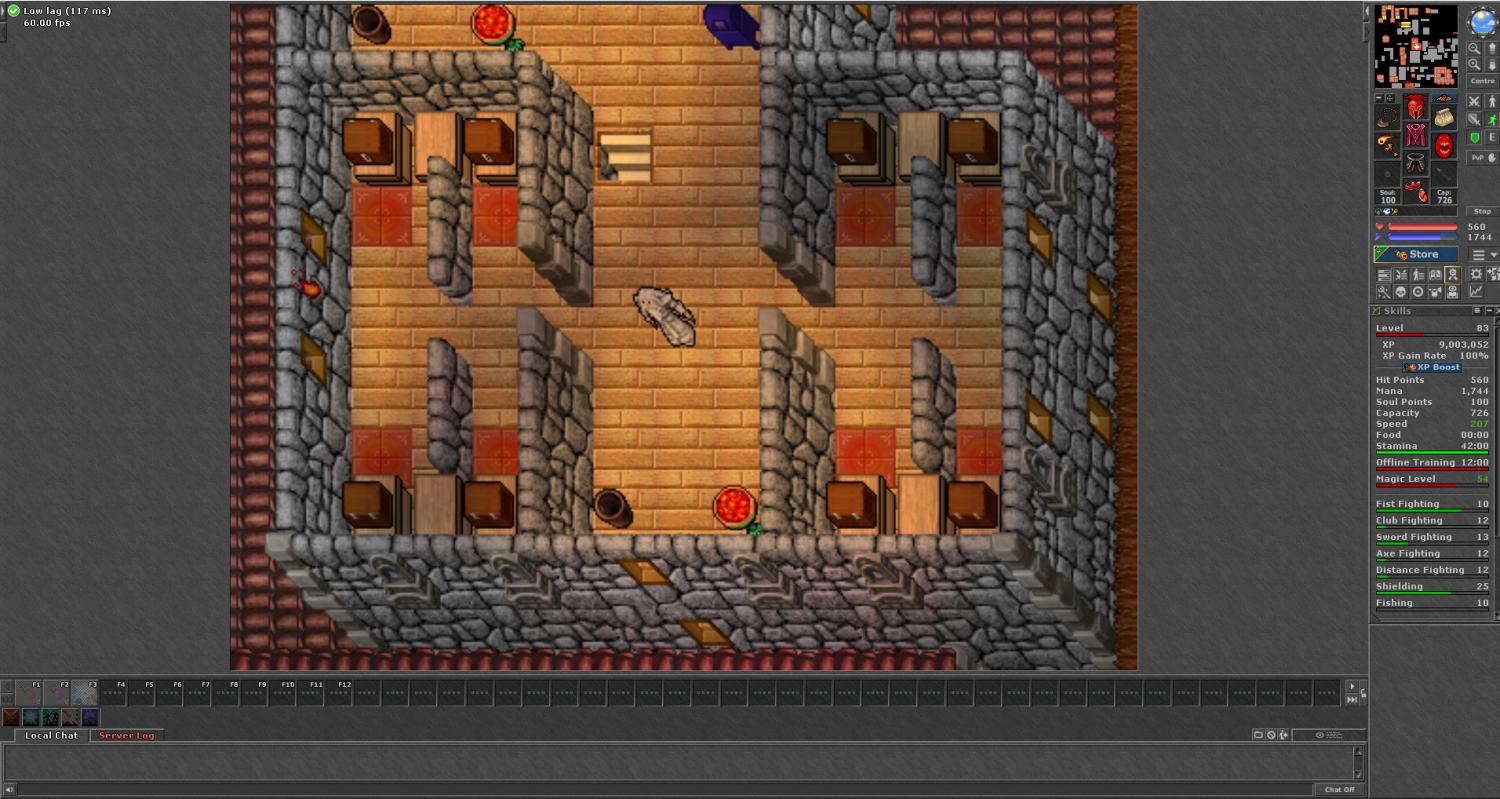Screen dimensions: 1500x799
Task: Select the backpack equipment slot
Action: point(1444,118)
